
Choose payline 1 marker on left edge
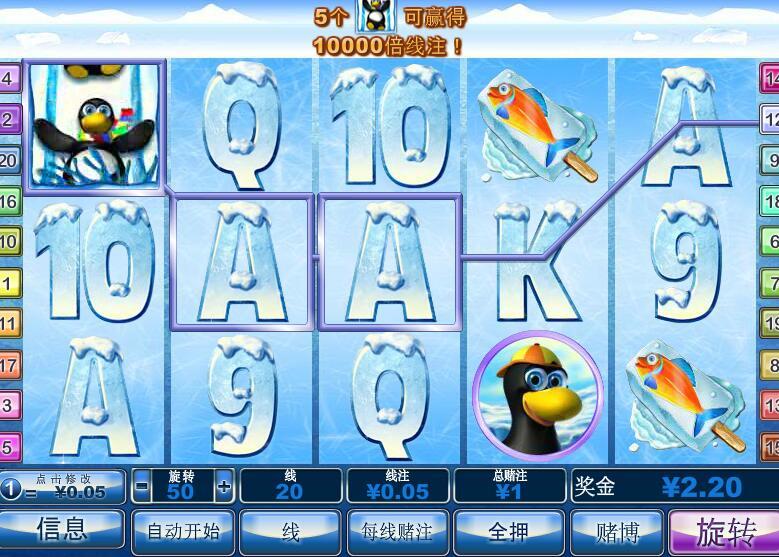9,283
